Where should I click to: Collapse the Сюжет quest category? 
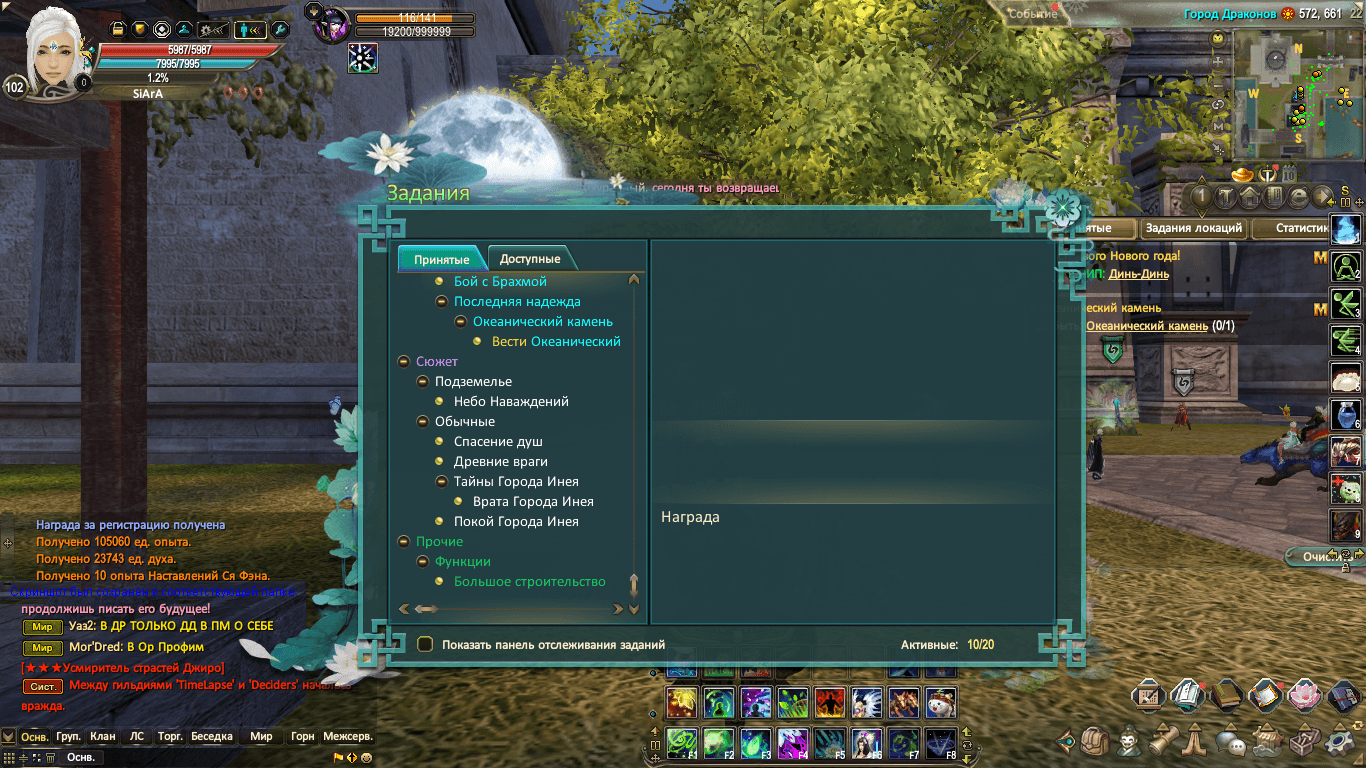(404, 361)
